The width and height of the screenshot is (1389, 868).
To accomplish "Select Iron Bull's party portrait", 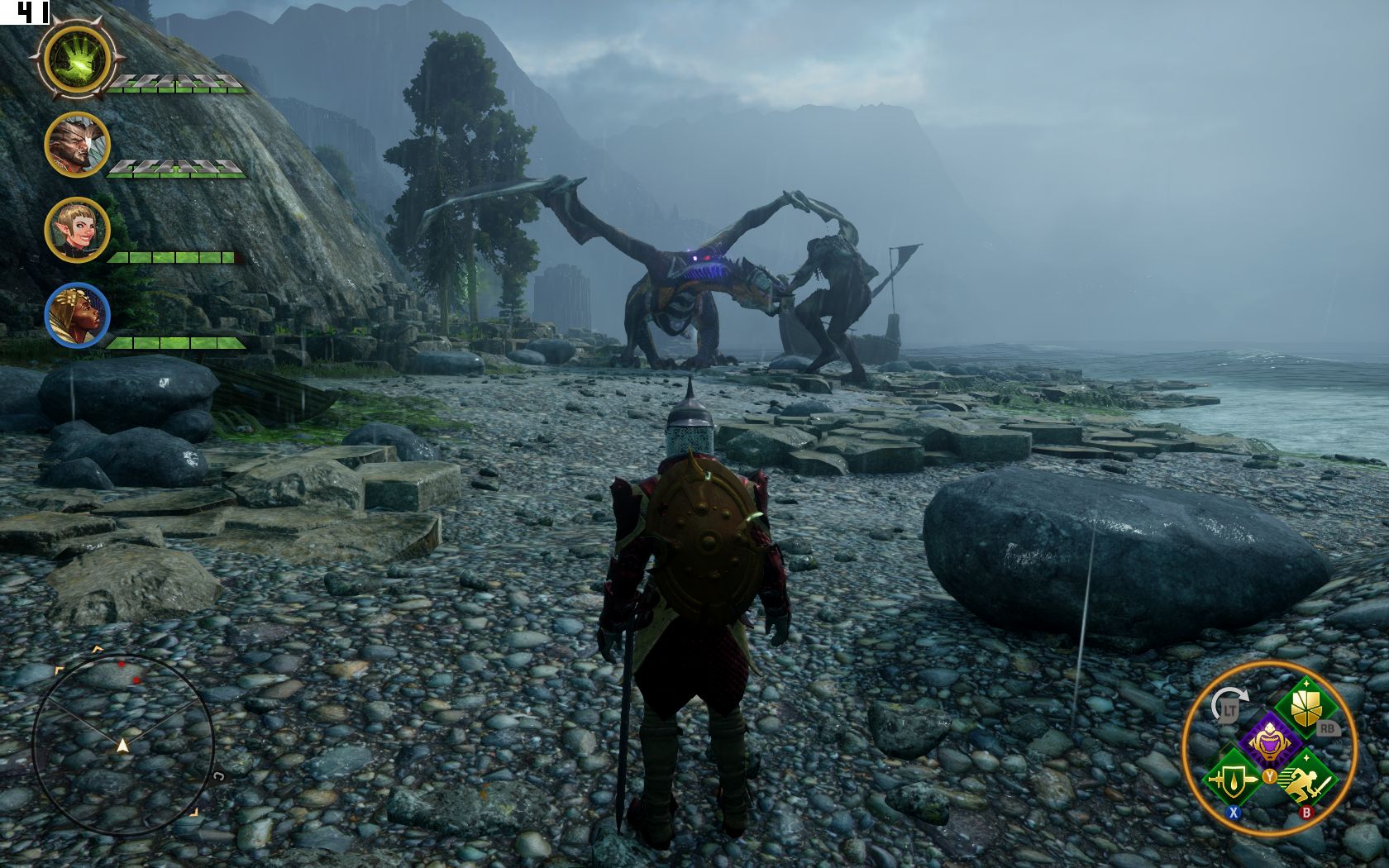I will [77, 145].
